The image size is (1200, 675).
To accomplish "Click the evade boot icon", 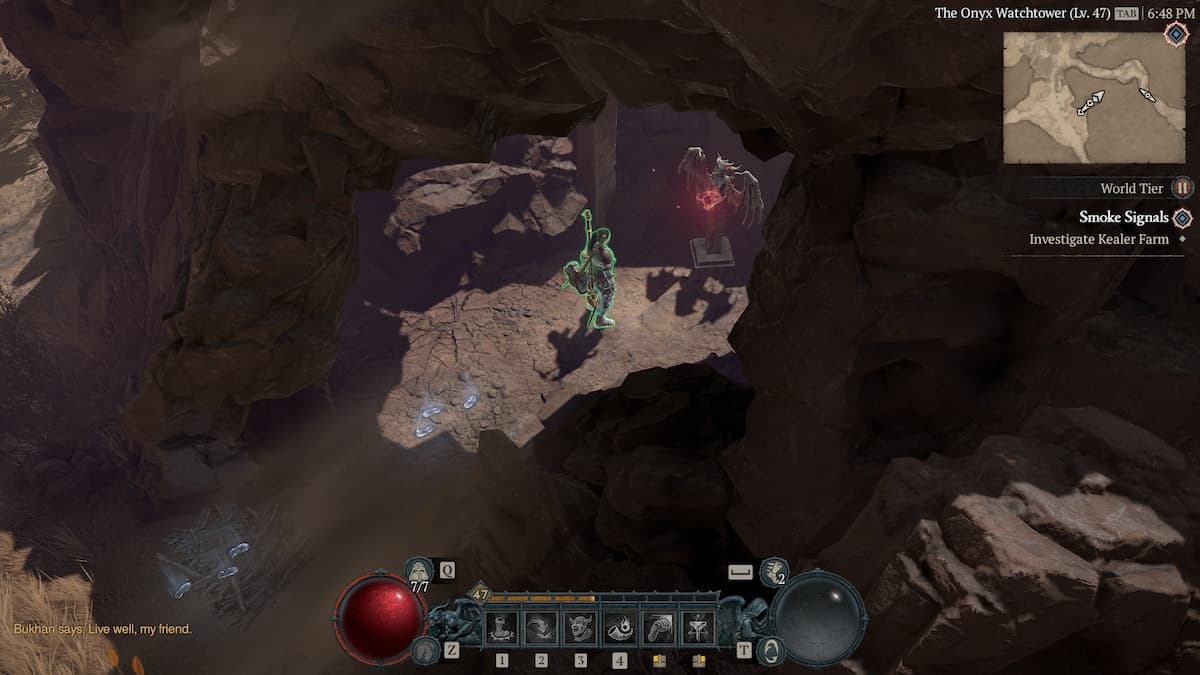I will (773, 571).
